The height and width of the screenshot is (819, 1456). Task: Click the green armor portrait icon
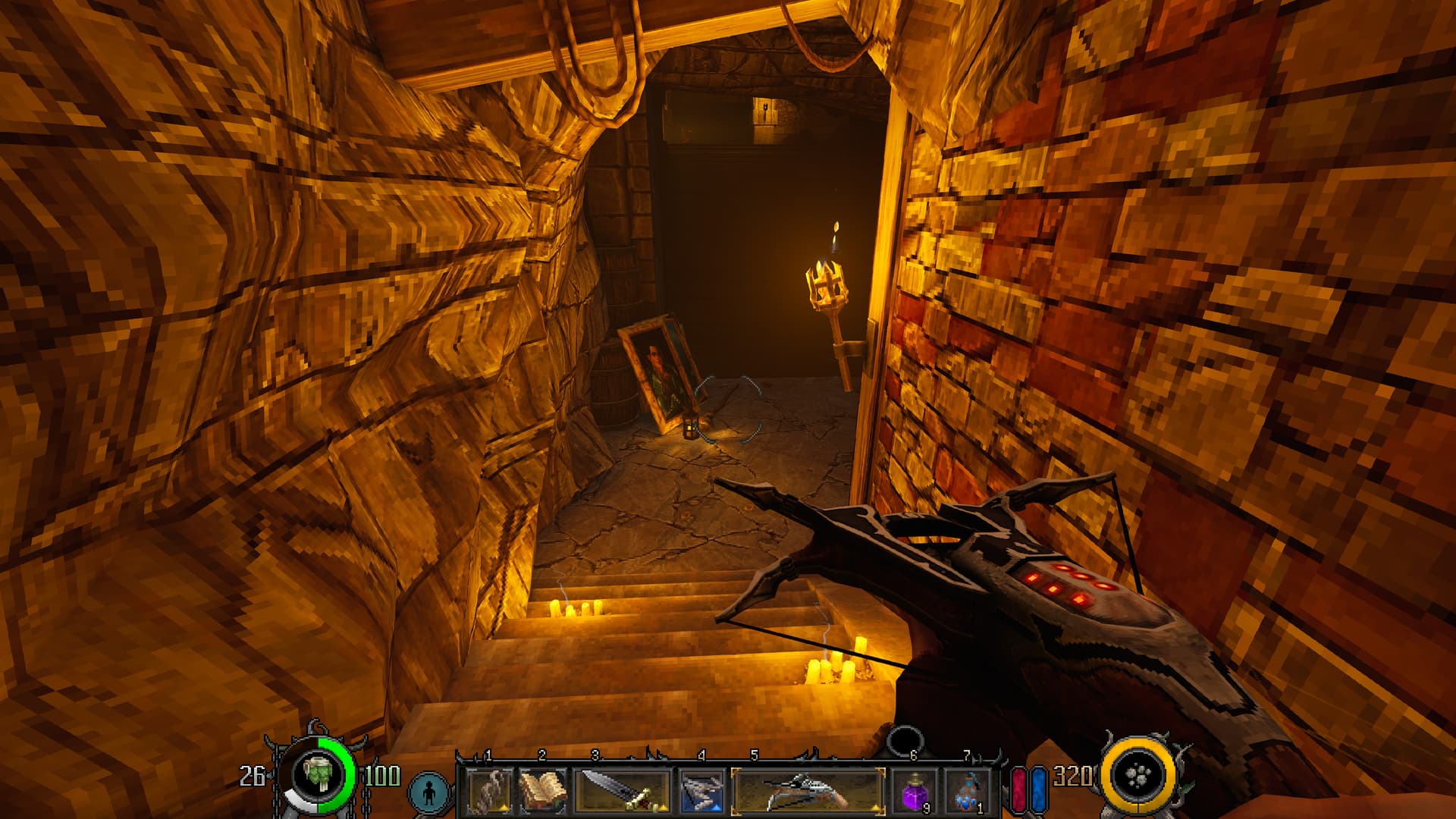[319, 776]
